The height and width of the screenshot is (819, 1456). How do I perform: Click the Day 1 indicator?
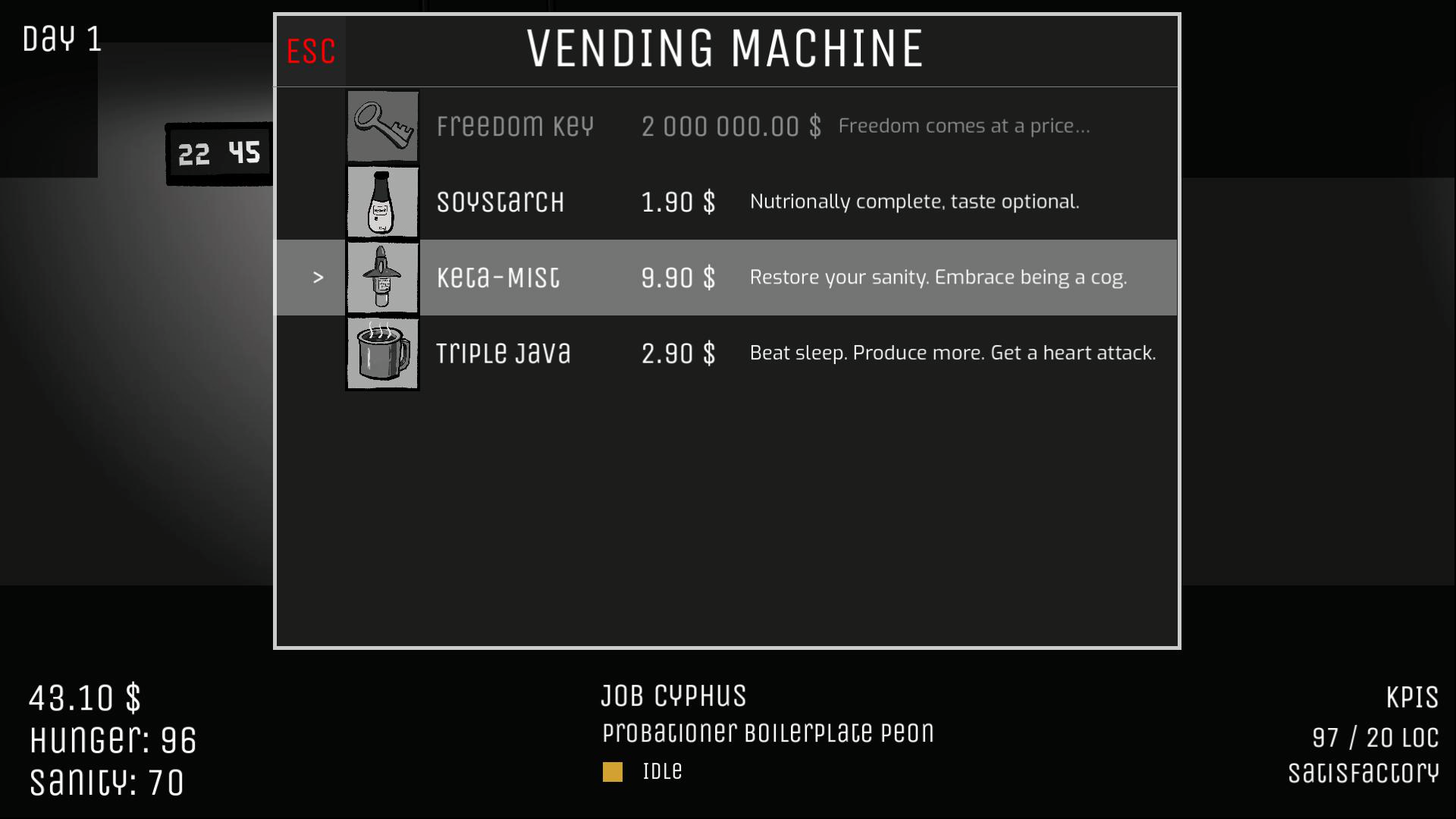coord(61,39)
